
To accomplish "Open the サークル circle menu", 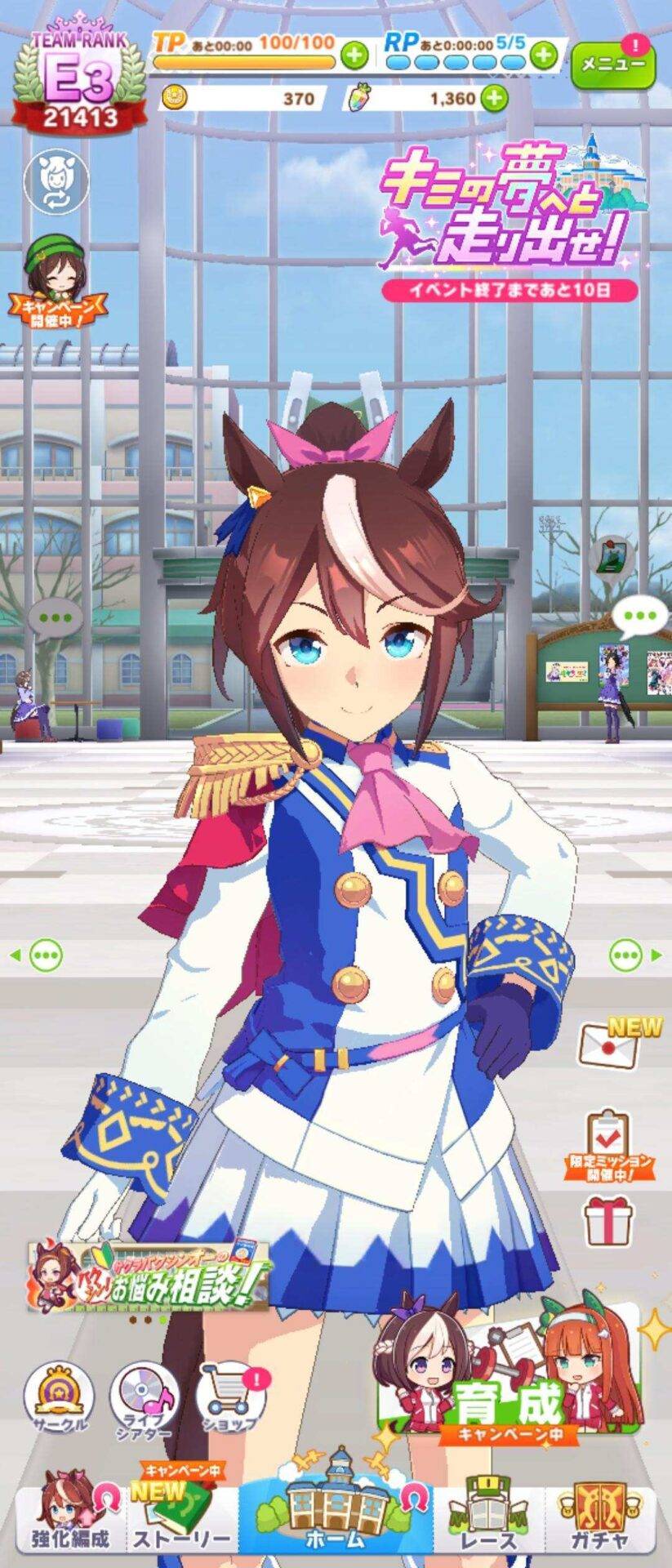I will 59,1396.
